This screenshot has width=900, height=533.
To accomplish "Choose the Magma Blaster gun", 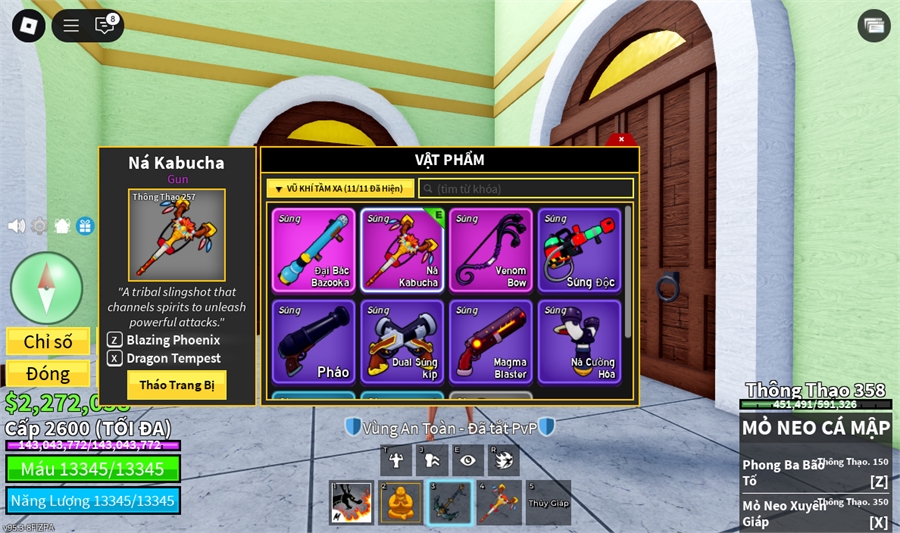I will coord(490,342).
